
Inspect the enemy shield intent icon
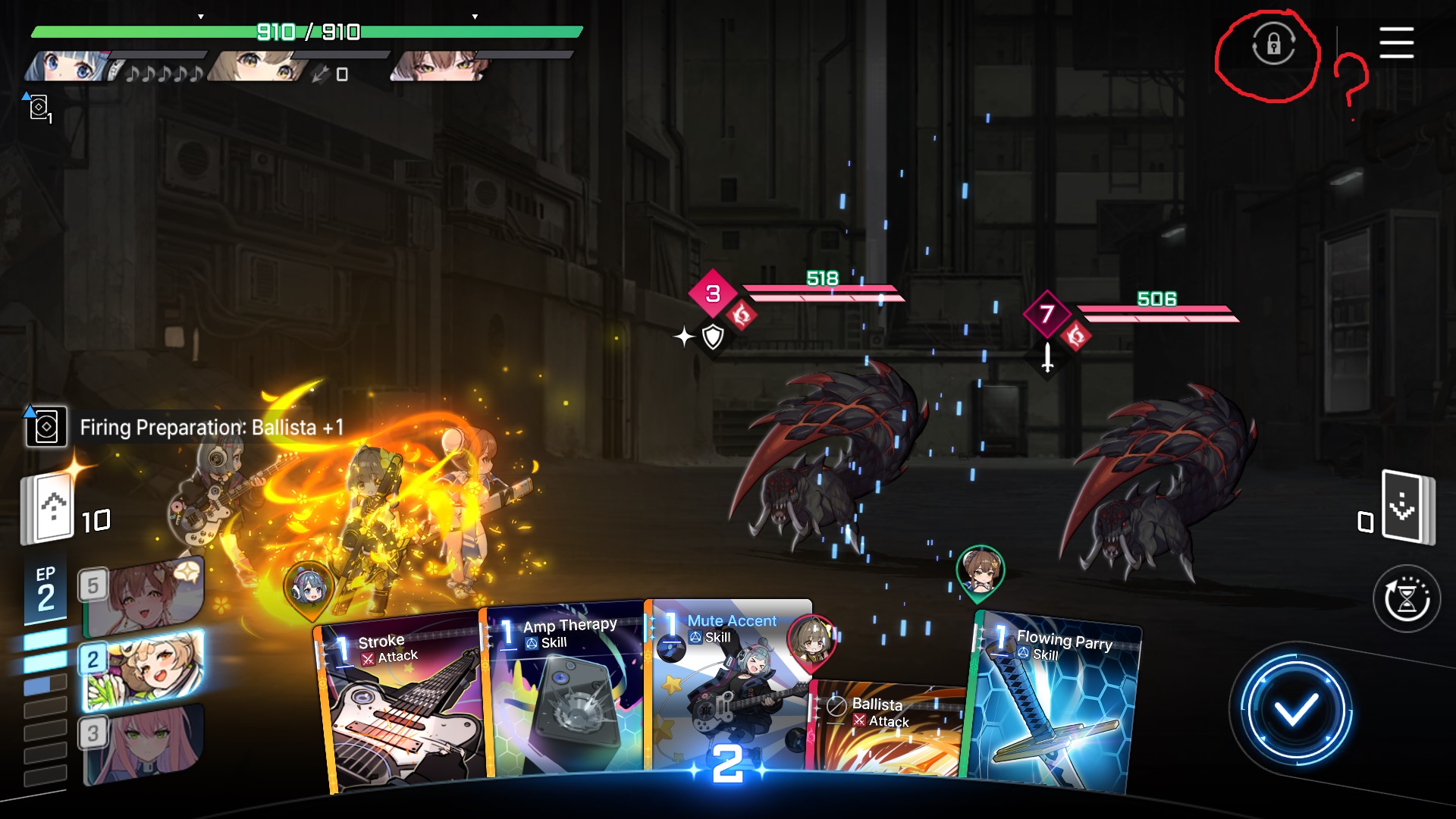click(x=713, y=336)
